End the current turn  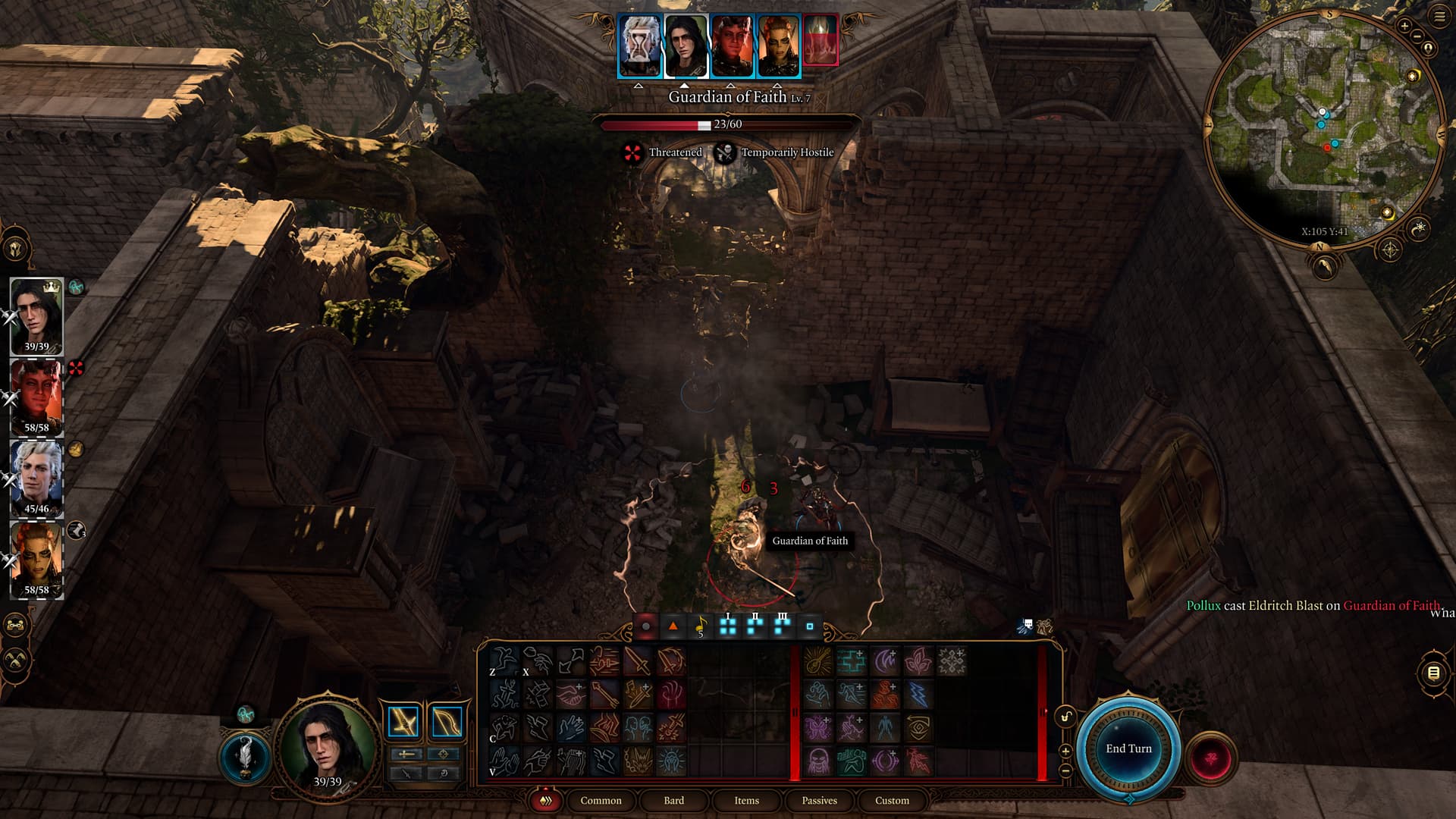(x=1128, y=748)
